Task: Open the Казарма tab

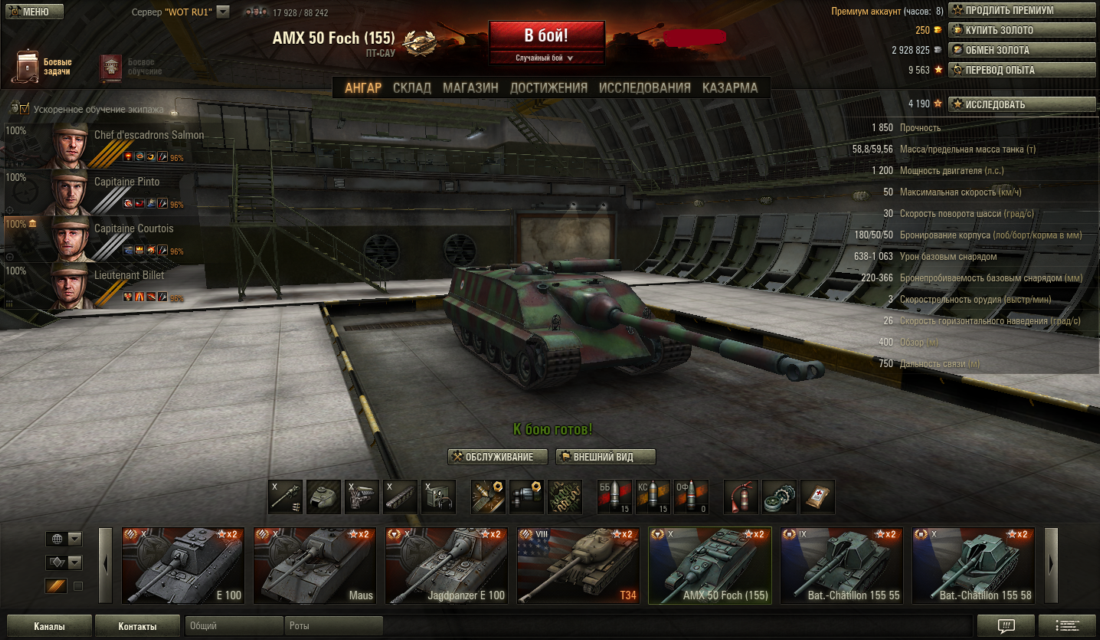Action: click(x=729, y=88)
